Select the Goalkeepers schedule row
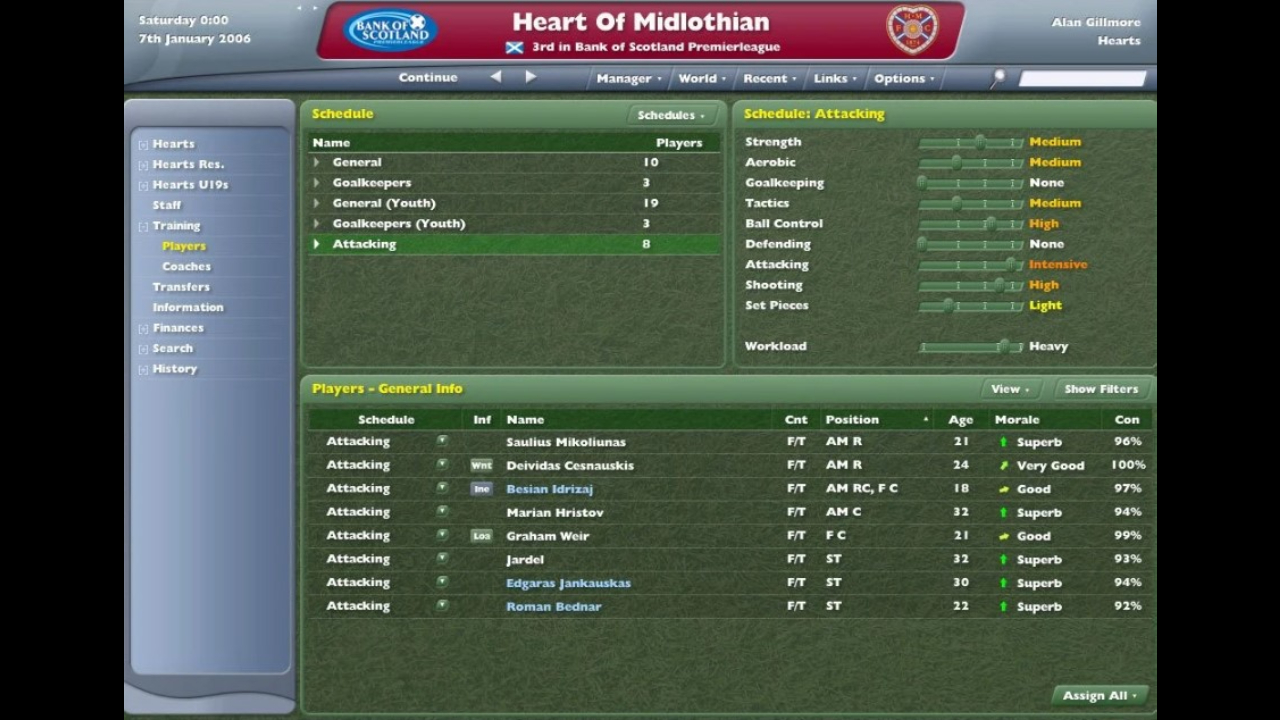 coord(372,183)
